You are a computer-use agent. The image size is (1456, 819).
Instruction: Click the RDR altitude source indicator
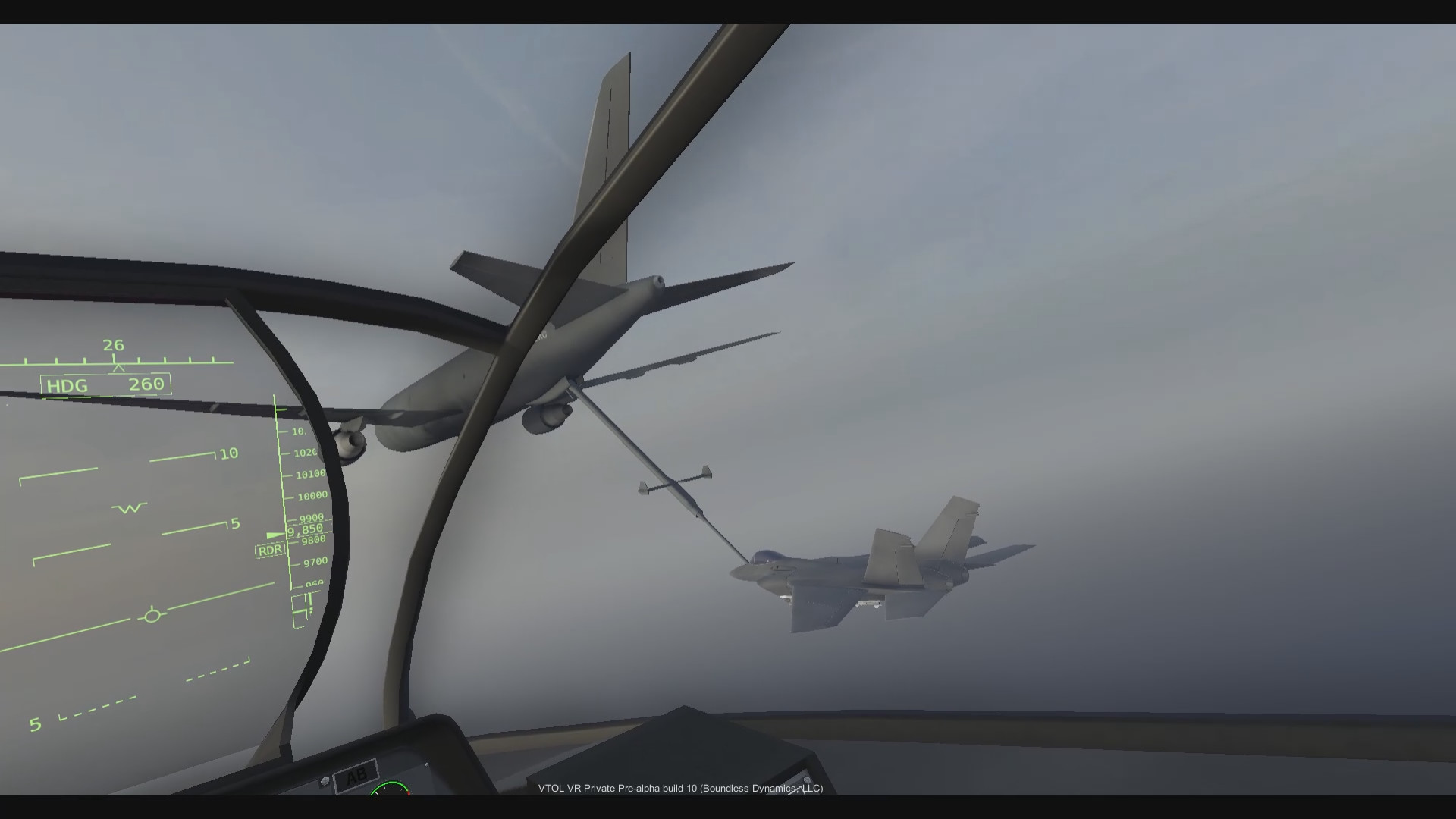(269, 548)
